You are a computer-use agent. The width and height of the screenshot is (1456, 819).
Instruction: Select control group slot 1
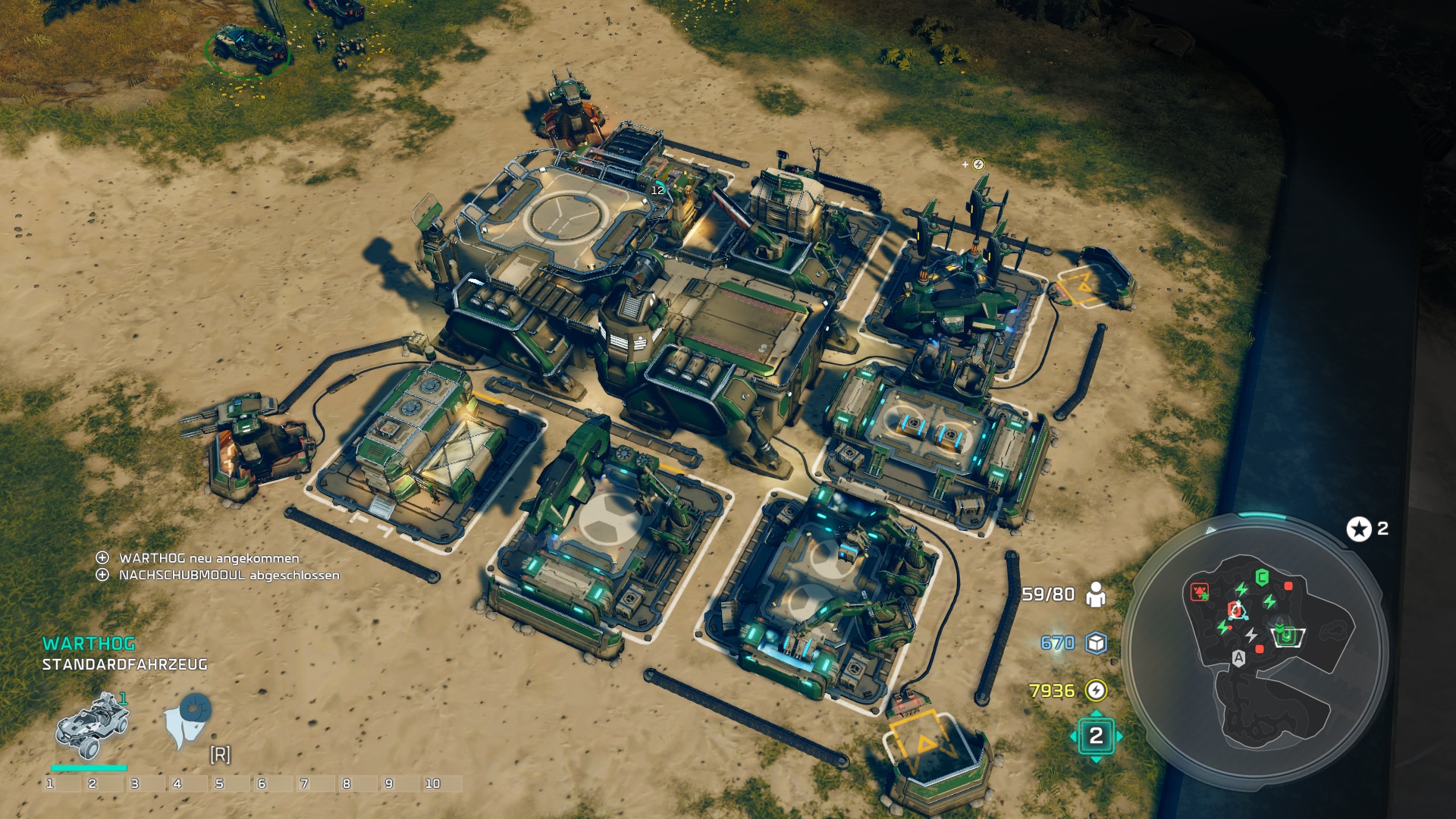tap(50, 783)
